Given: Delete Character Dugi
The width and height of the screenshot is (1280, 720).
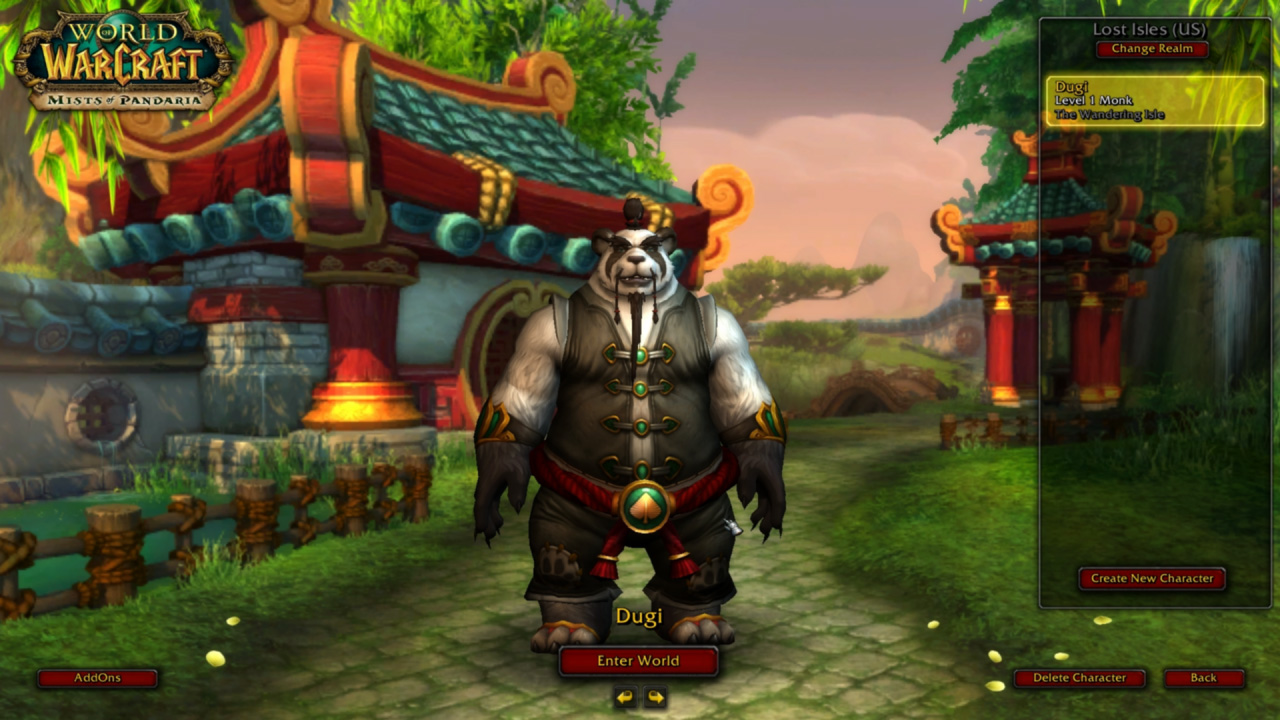Looking at the screenshot, I should tap(1079, 678).
